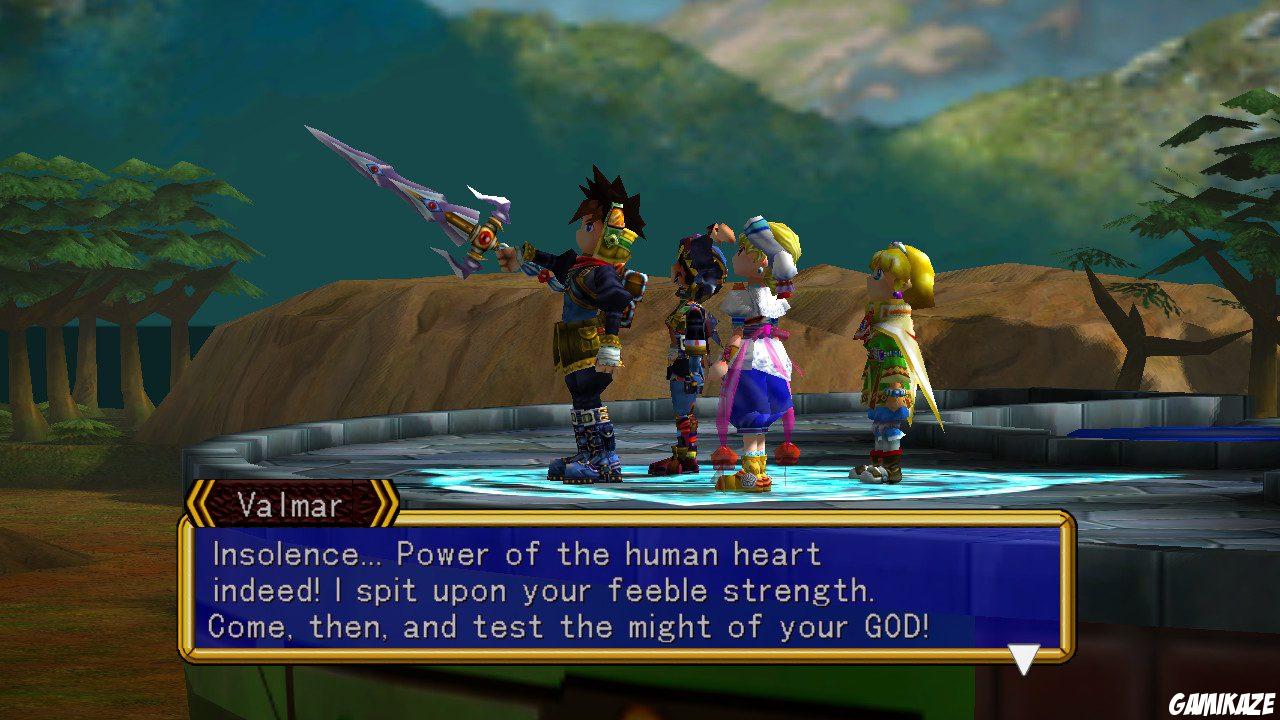
Task: Select Ryudo raising his sword
Action: tap(590, 320)
